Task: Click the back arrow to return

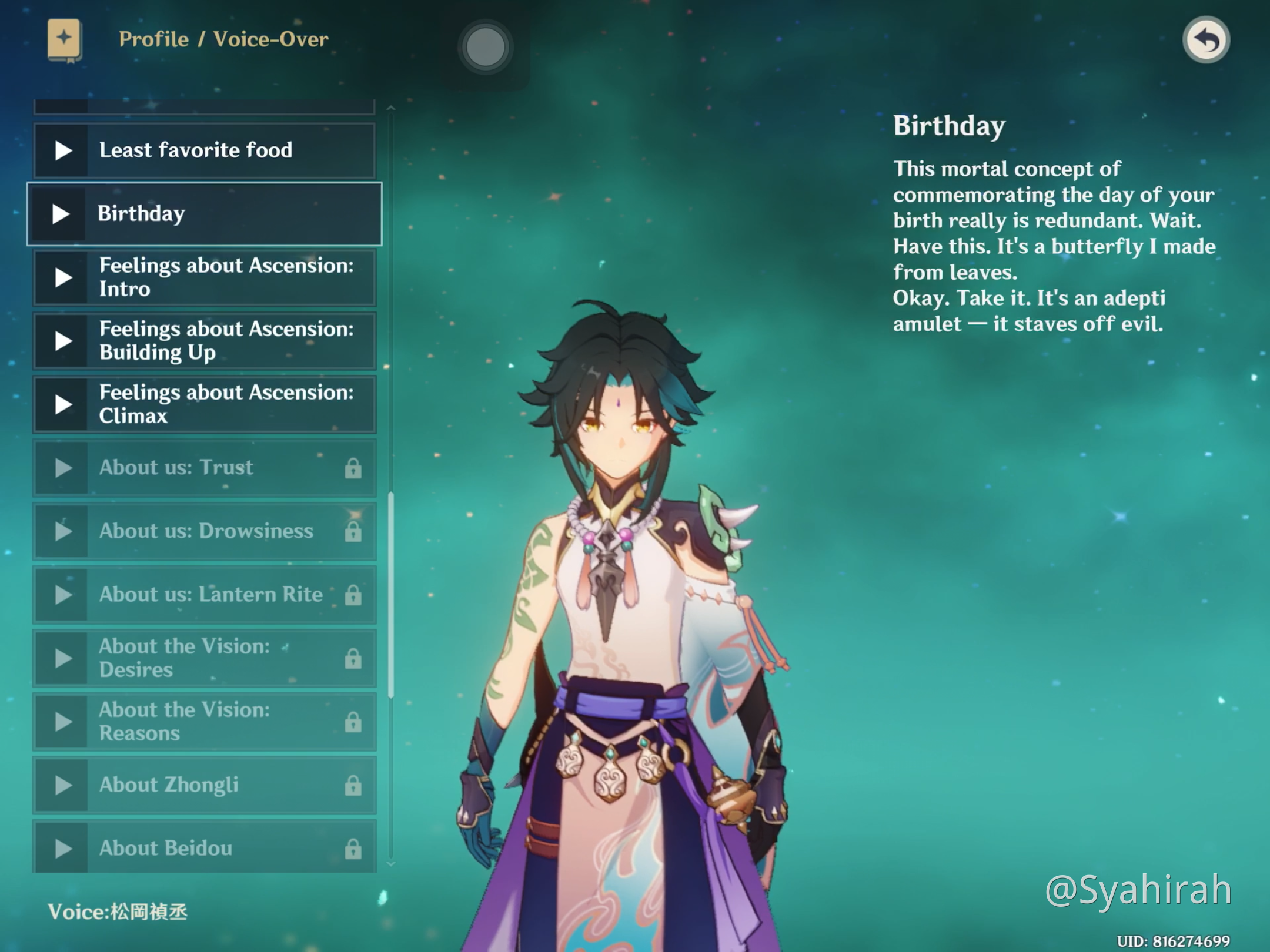Action: (x=1205, y=40)
